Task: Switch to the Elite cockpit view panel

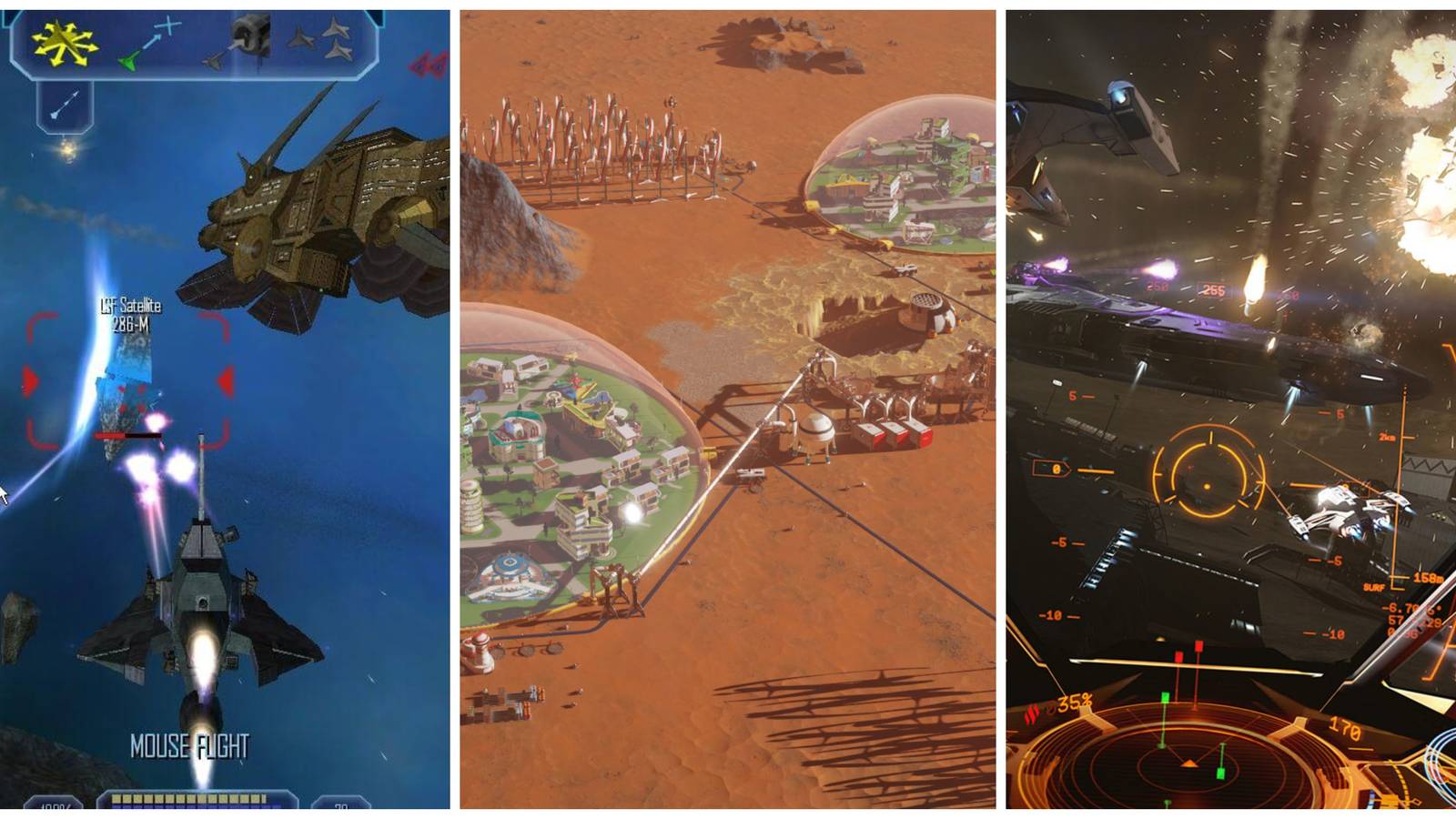Action: coord(1228,409)
